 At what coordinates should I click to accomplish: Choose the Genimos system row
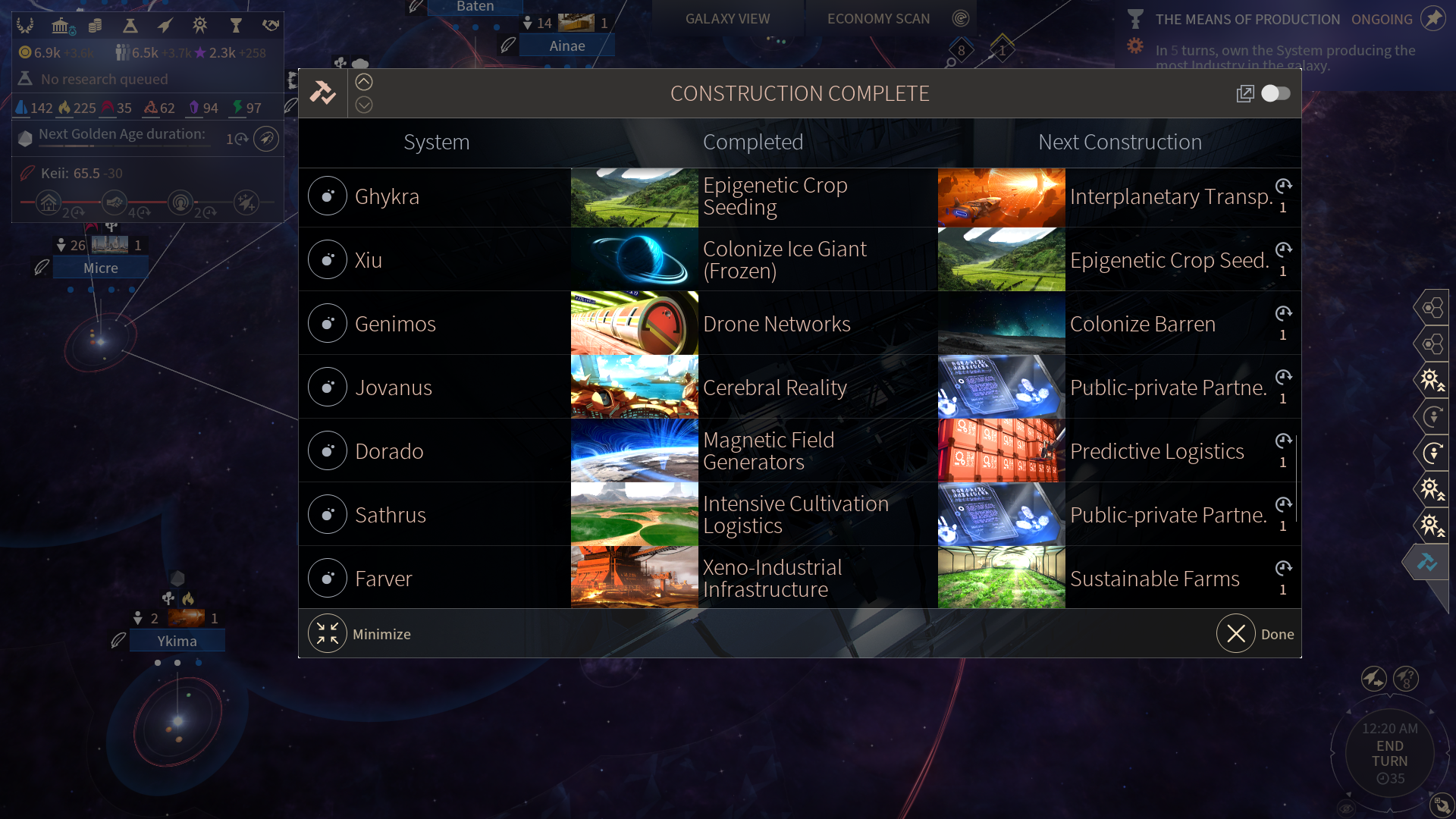click(x=395, y=324)
